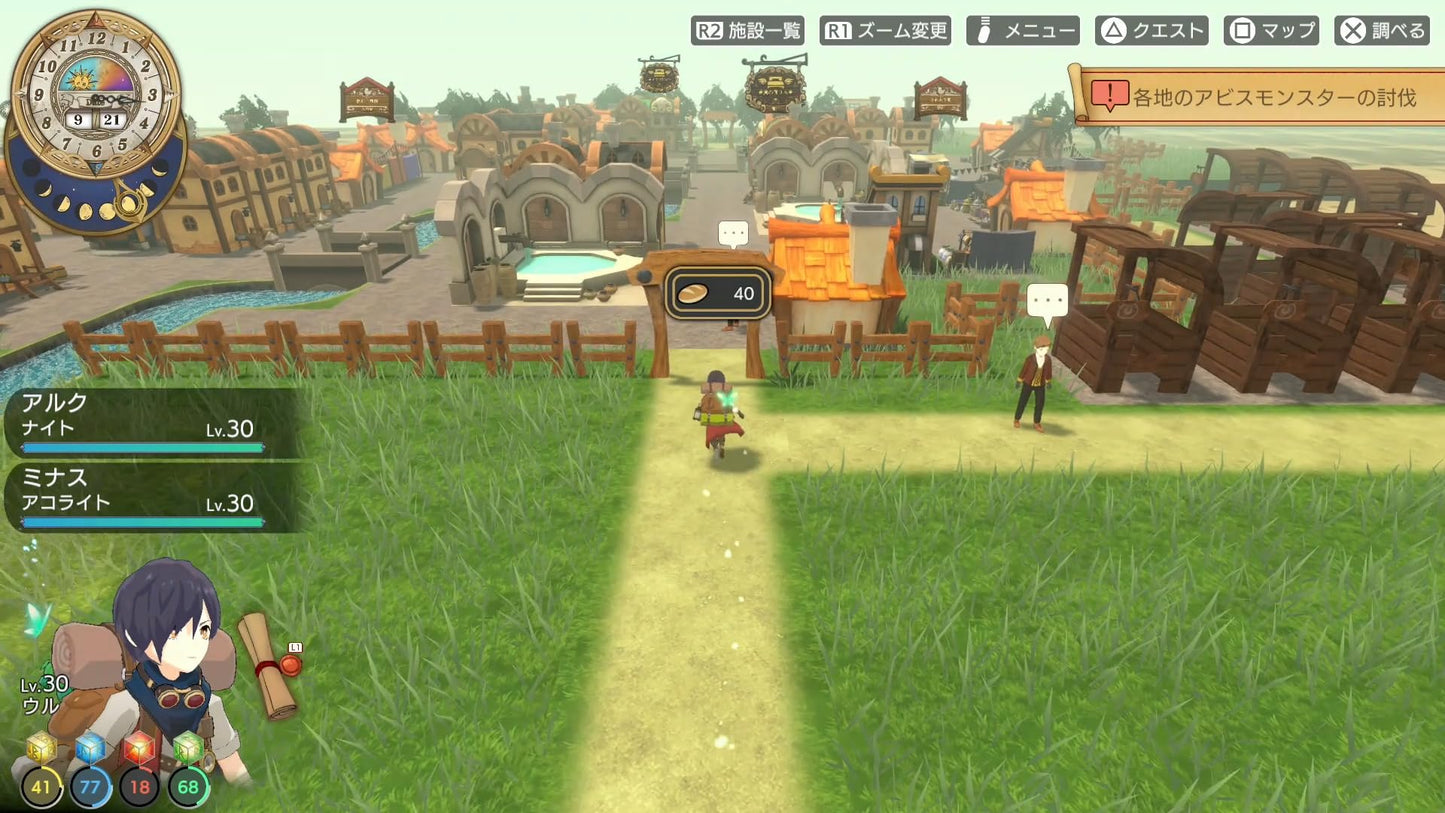Select the R1 ズーム変更 zoom change button
The height and width of the screenshot is (813, 1445).
(884, 30)
